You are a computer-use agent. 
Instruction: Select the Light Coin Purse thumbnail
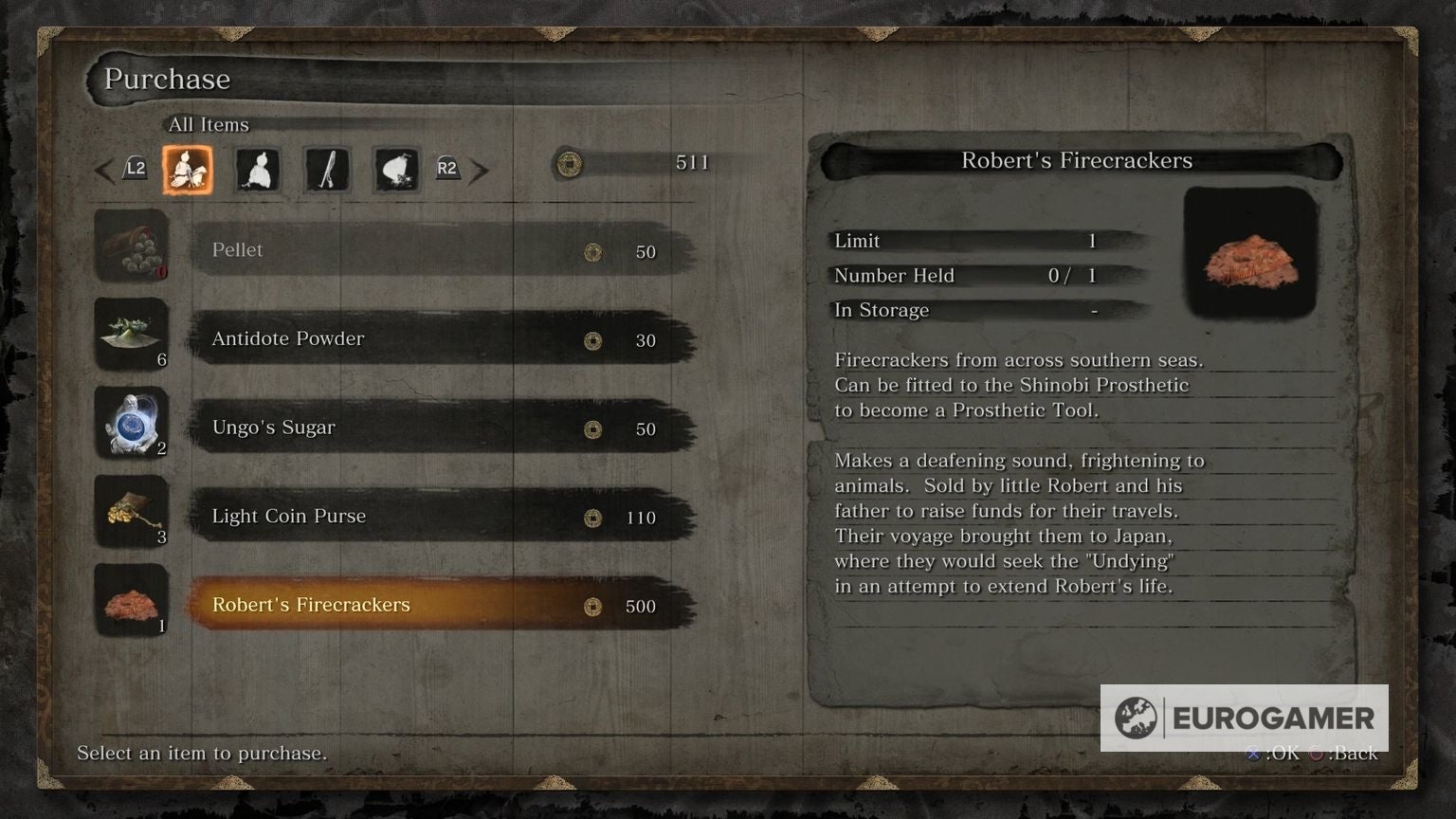point(133,512)
